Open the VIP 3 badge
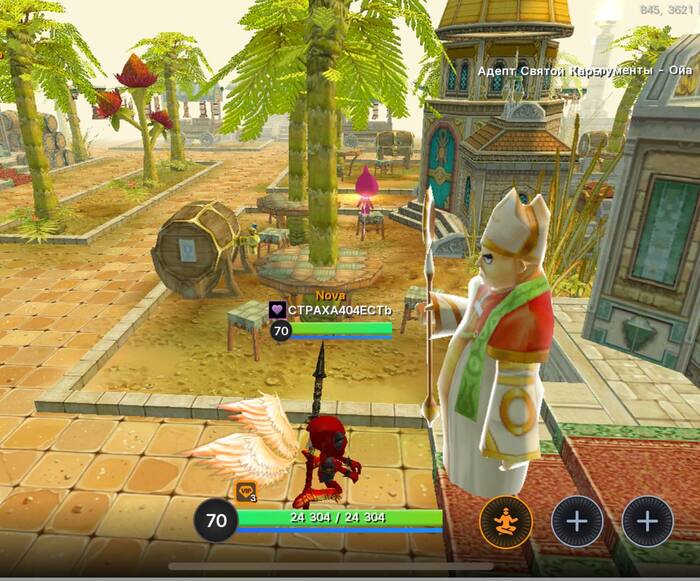The height and width of the screenshot is (581, 700). (x=246, y=492)
